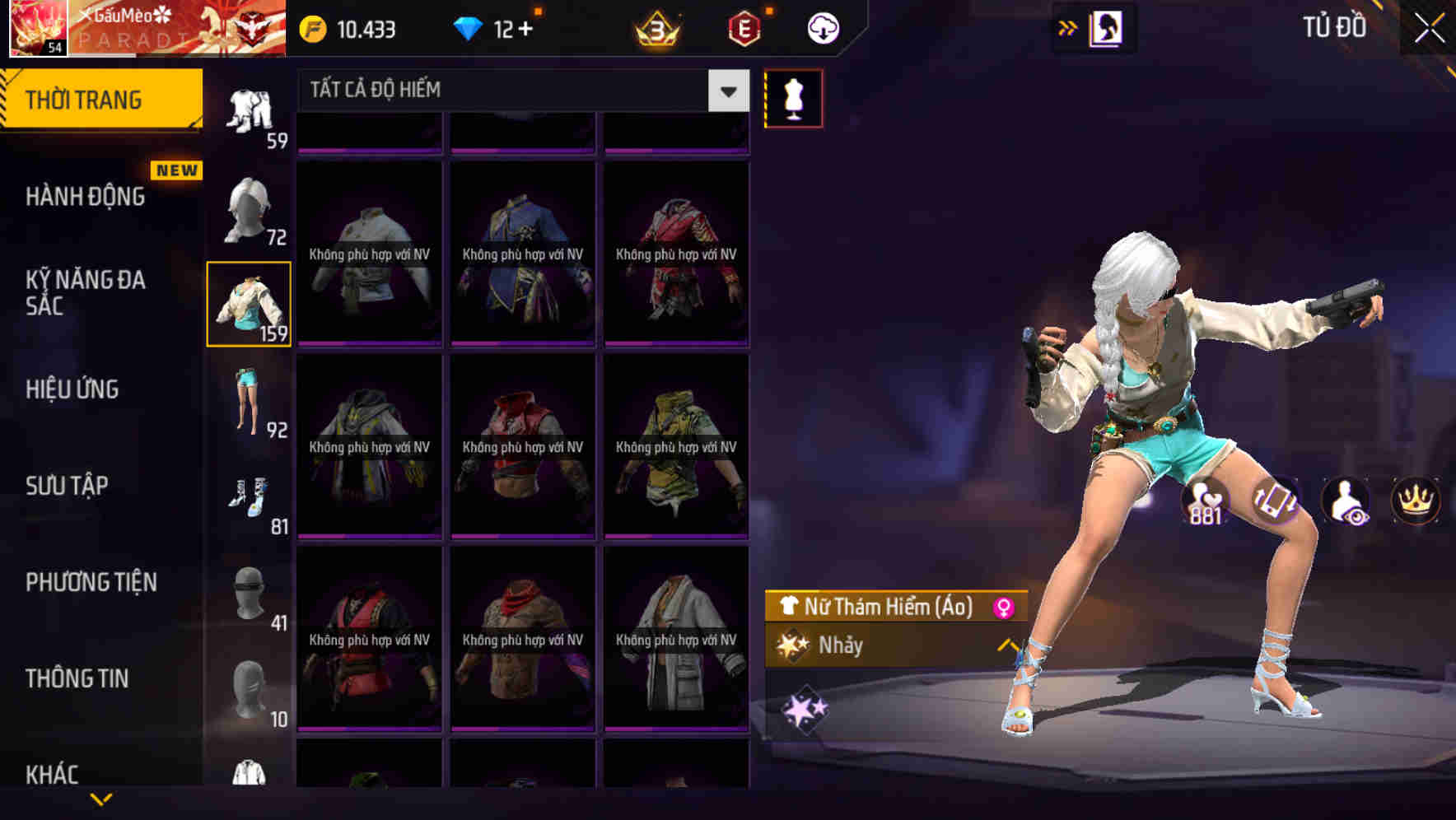1456x820 pixels.
Task: Toggle the double-arrow sidebar collapse near the chess icon
Action: 1066,26
